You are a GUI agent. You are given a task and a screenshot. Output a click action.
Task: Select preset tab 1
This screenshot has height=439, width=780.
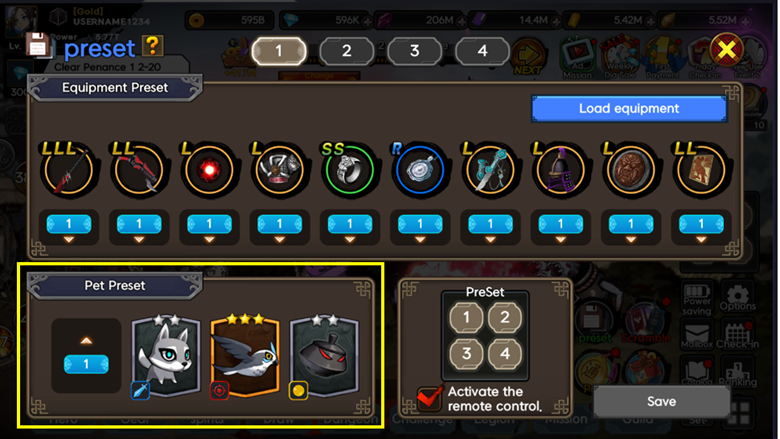coord(278,51)
